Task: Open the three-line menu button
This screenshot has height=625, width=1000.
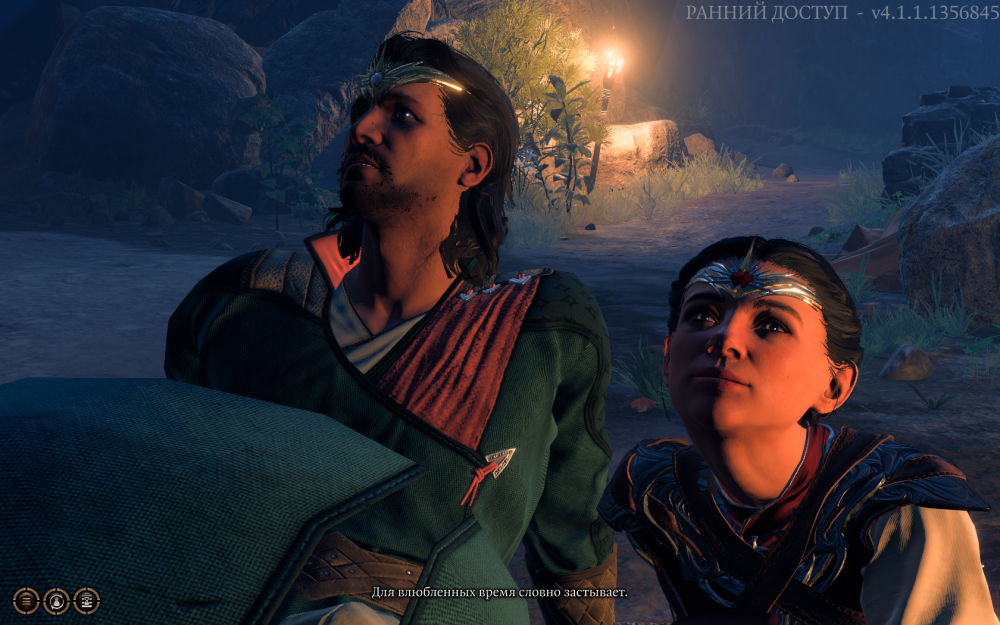Action: click(26, 600)
